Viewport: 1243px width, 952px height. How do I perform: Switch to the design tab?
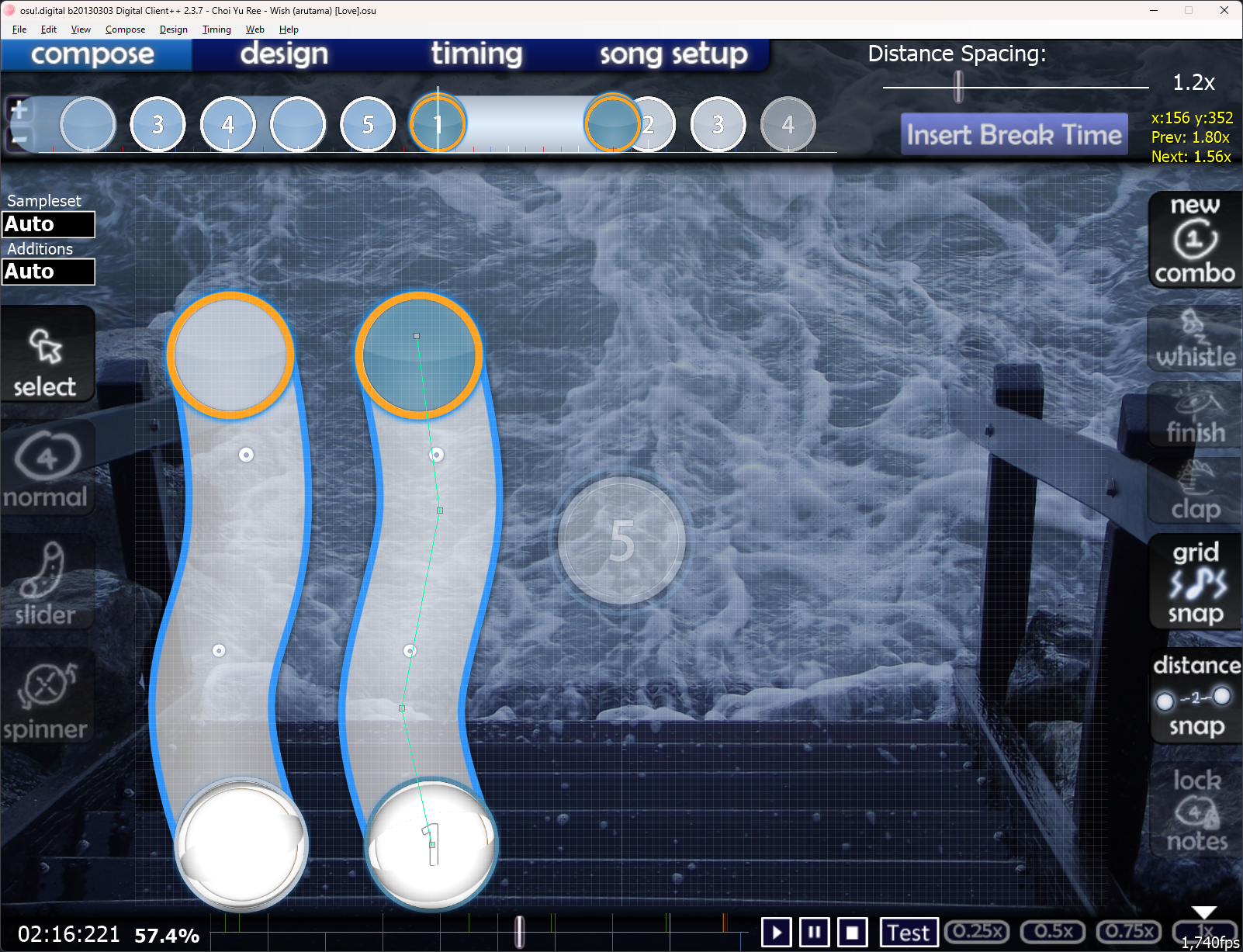284,54
